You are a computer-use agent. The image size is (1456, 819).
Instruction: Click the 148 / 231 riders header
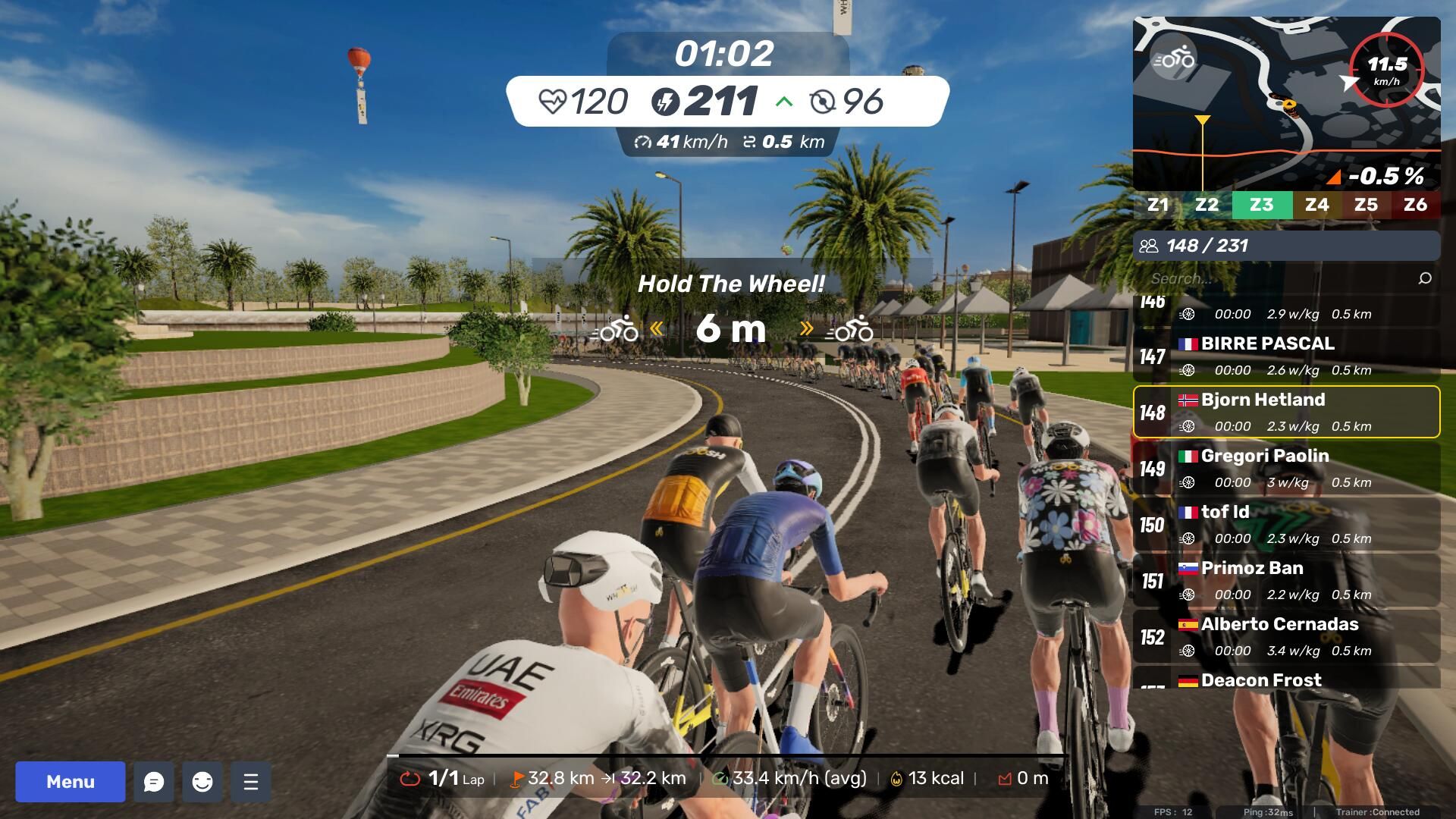point(1286,246)
